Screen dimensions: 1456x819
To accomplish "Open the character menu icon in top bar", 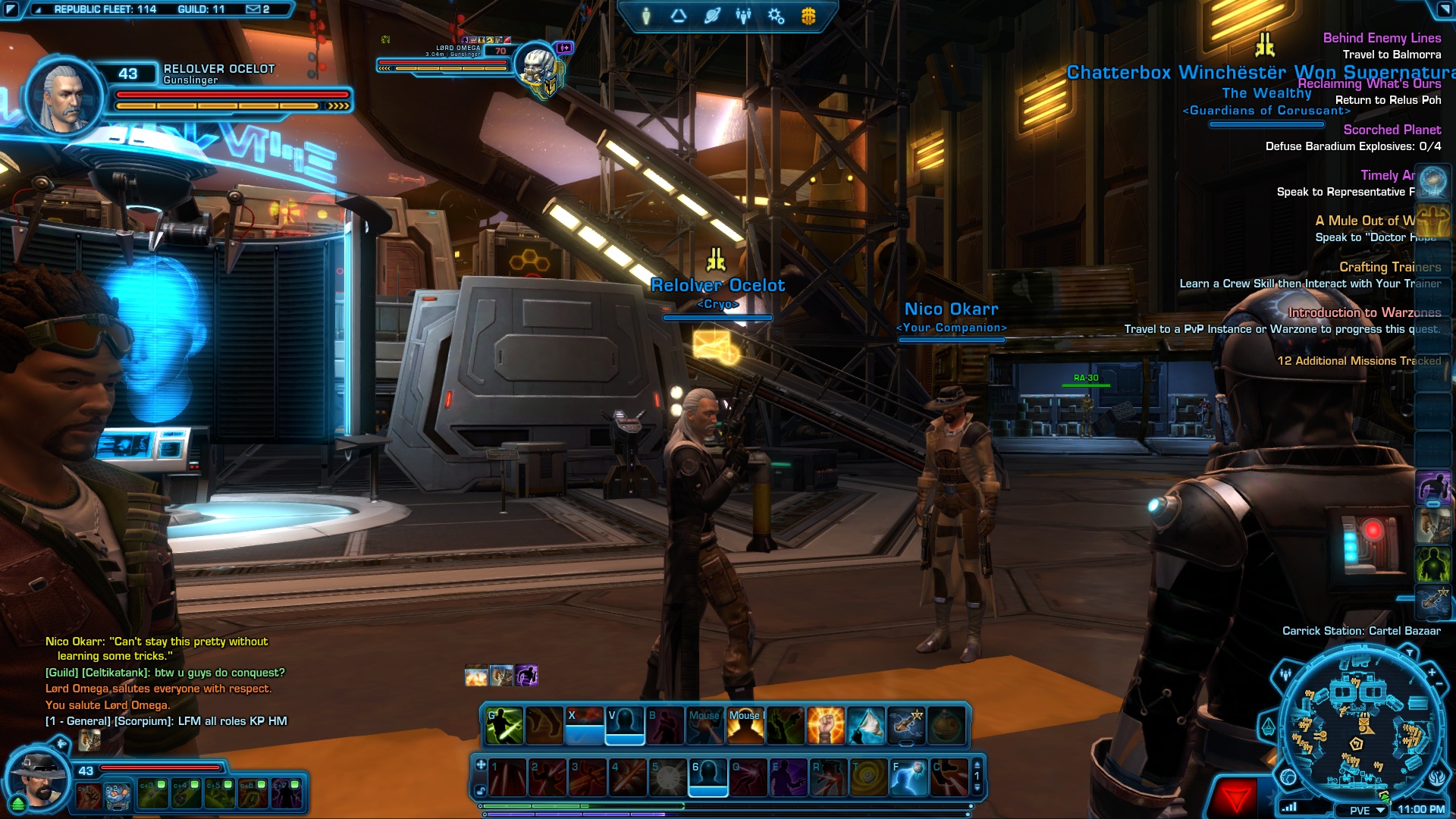I will pyautogui.click(x=646, y=16).
